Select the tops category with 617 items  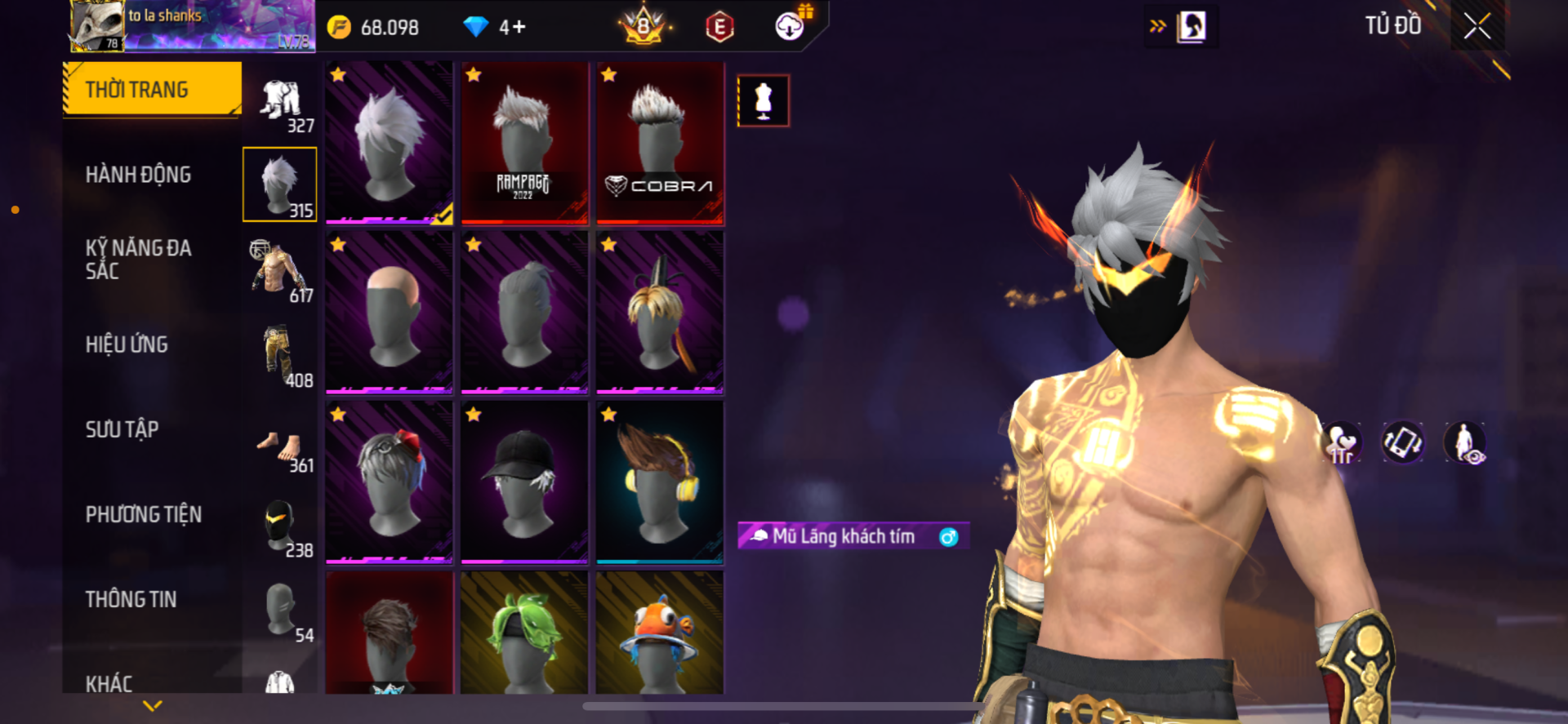280,271
